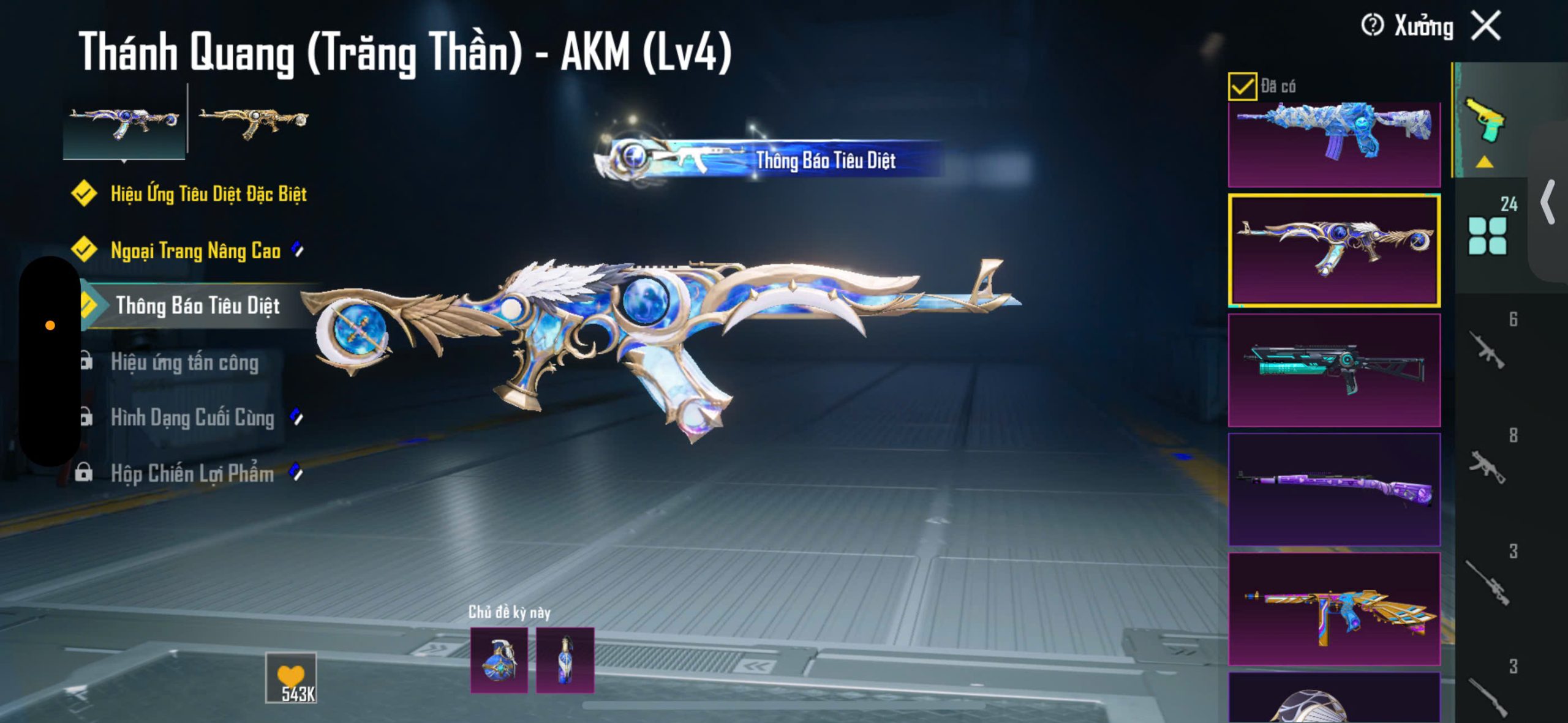Switch to the all-weapons grid category

click(1488, 234)
